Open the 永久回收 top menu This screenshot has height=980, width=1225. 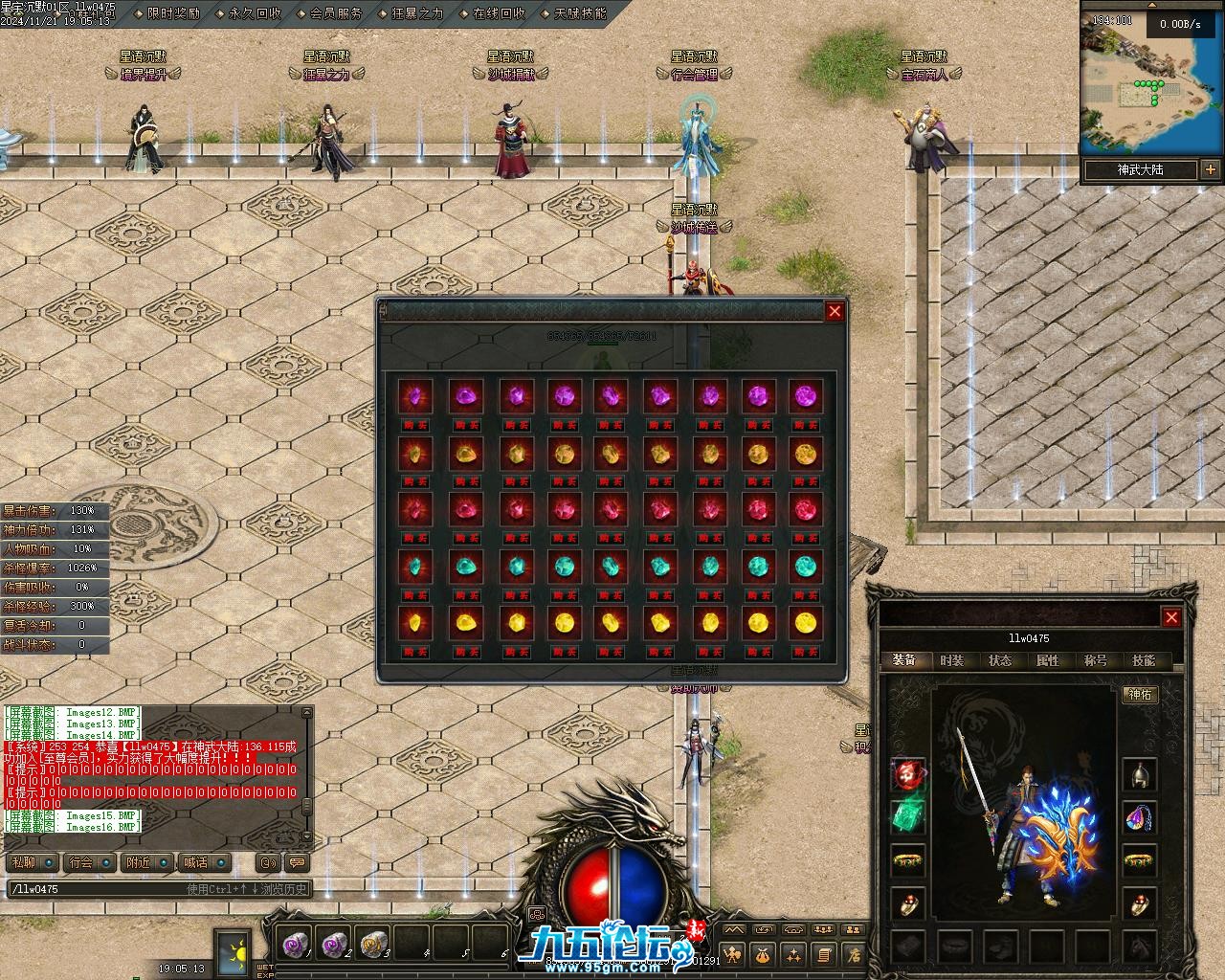[255, 13]
